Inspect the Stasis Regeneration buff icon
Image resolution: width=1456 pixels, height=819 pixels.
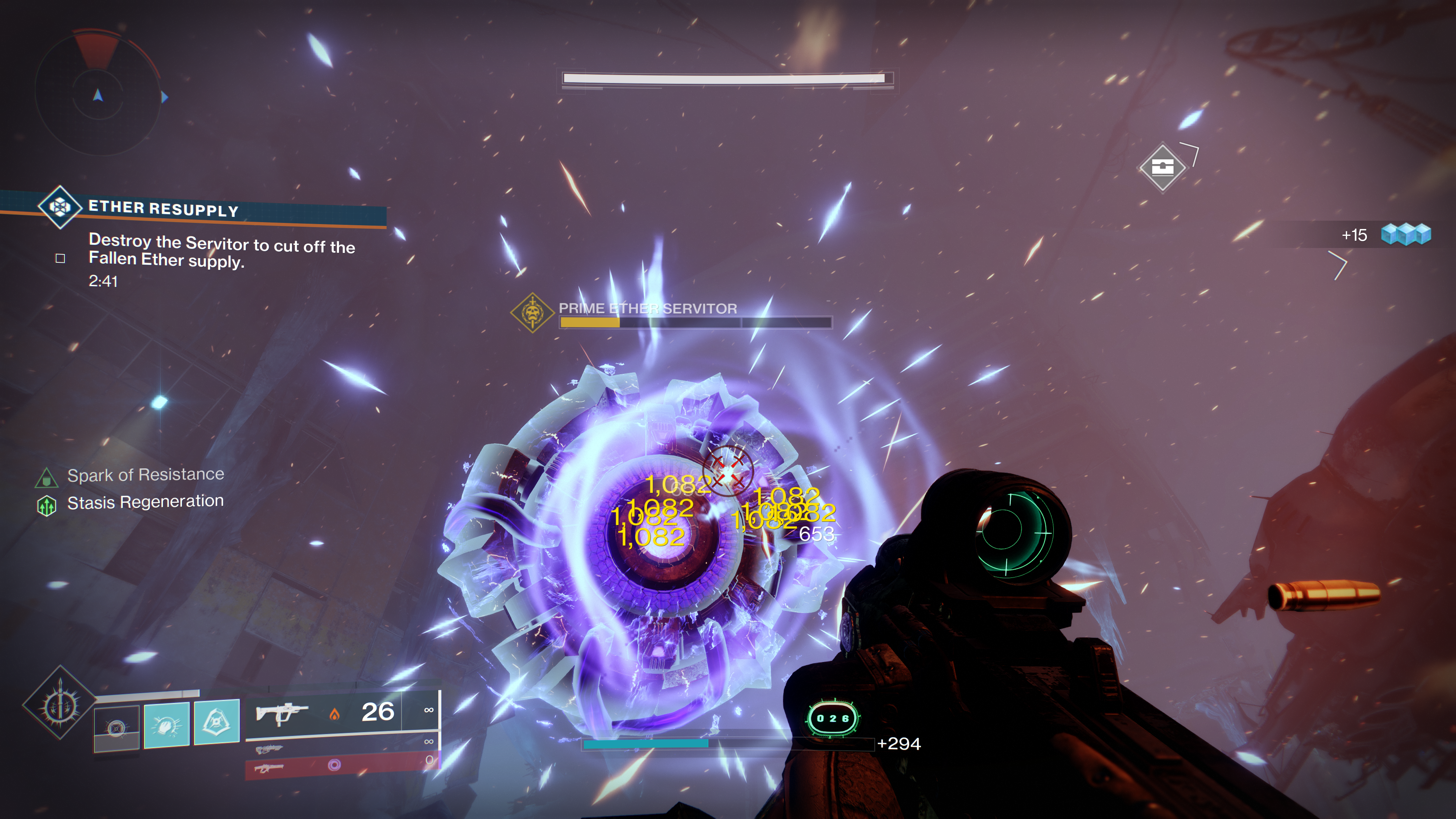[x=46, y=505]
